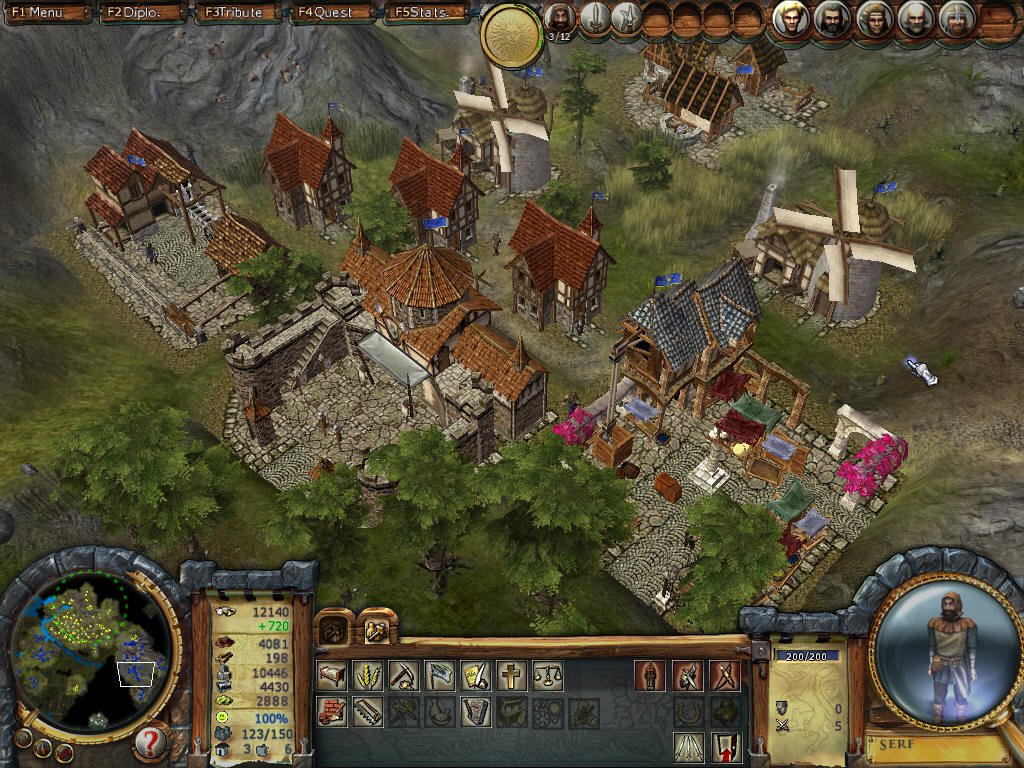Choose the bearded serf counter icon
1024x768 pixels.
[x=560, y=17]
